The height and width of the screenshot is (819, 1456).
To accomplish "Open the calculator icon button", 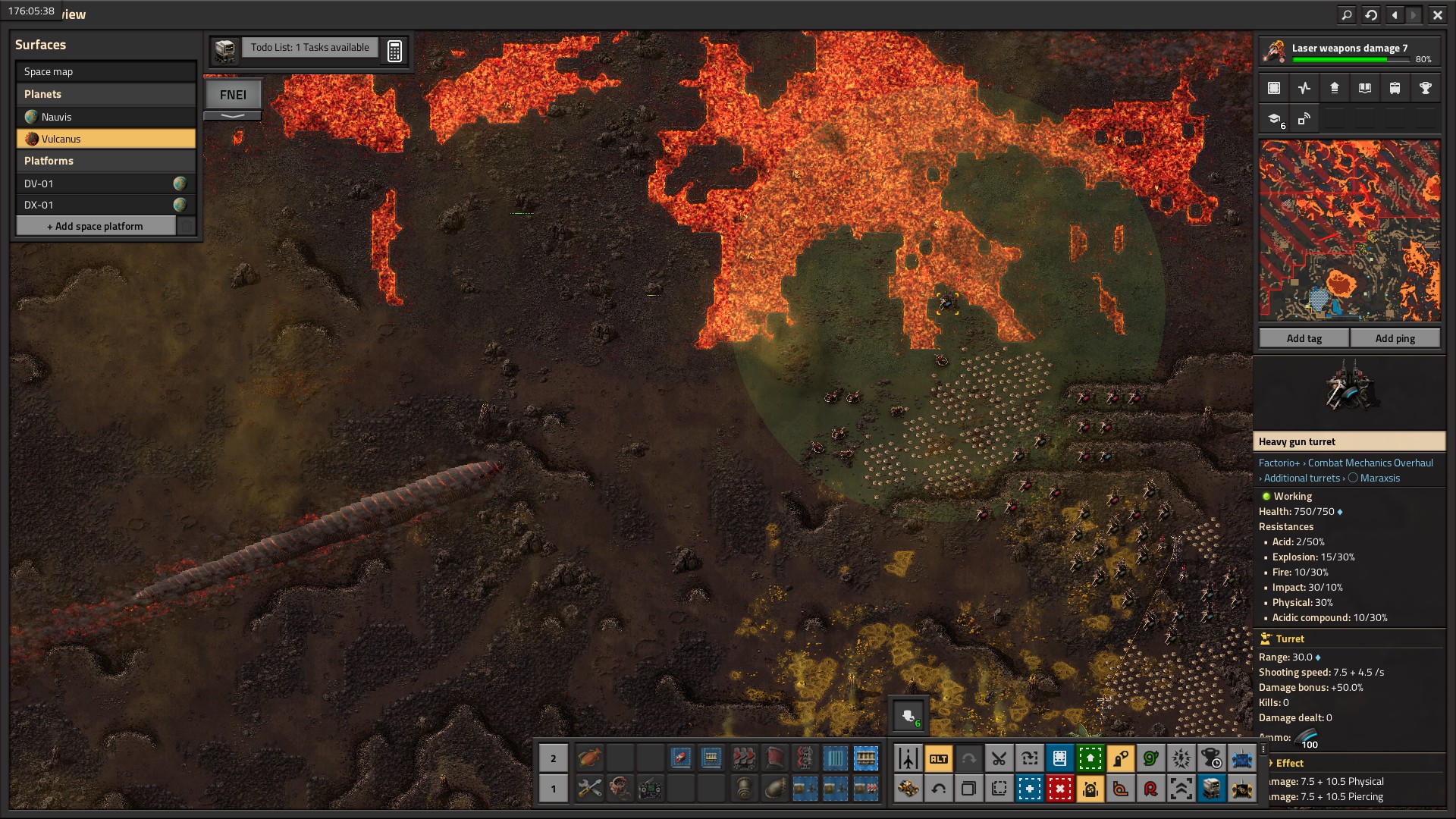I will tap(394, 51).
